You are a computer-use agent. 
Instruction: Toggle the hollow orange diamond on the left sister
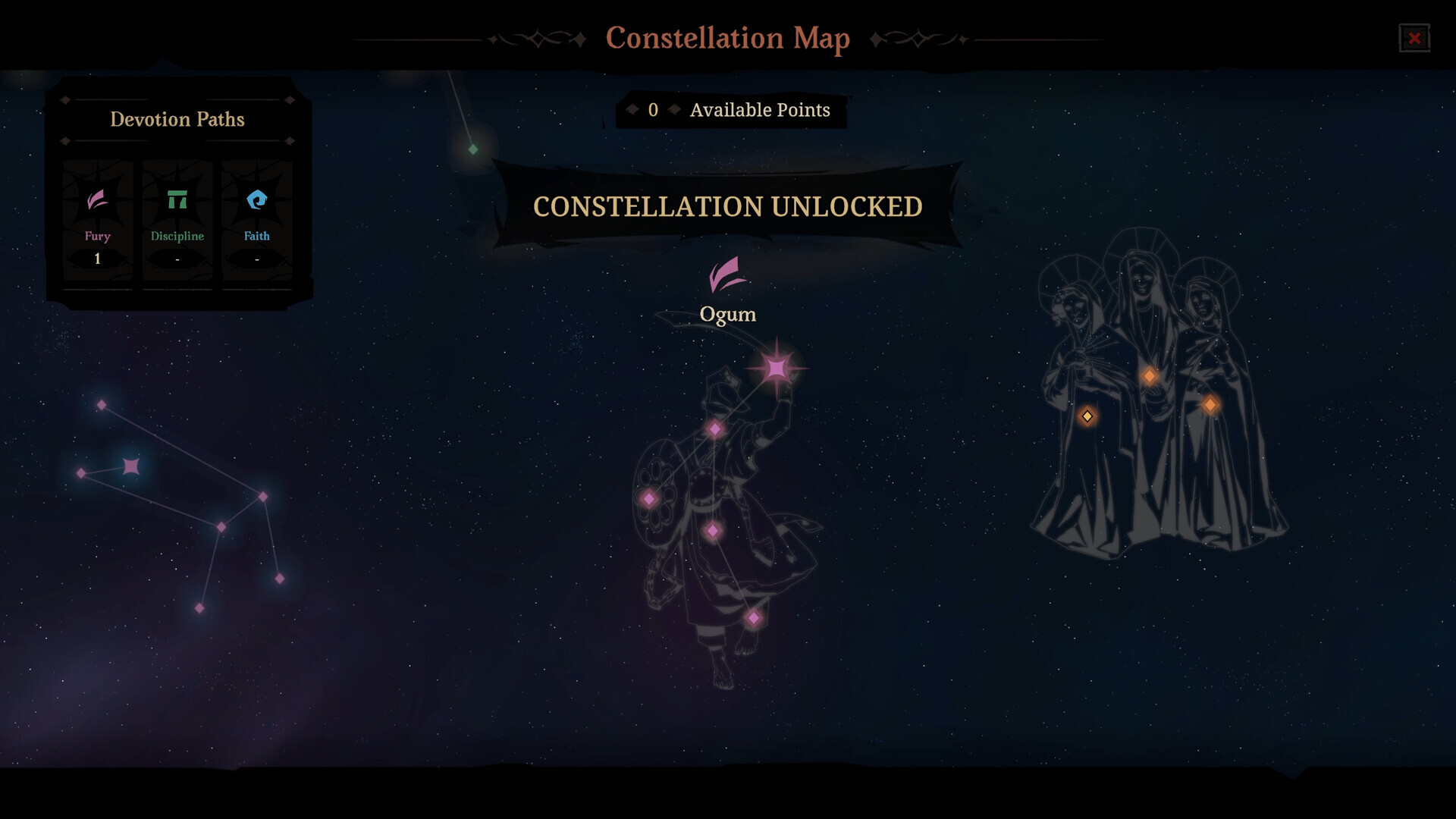point(1087,416)
